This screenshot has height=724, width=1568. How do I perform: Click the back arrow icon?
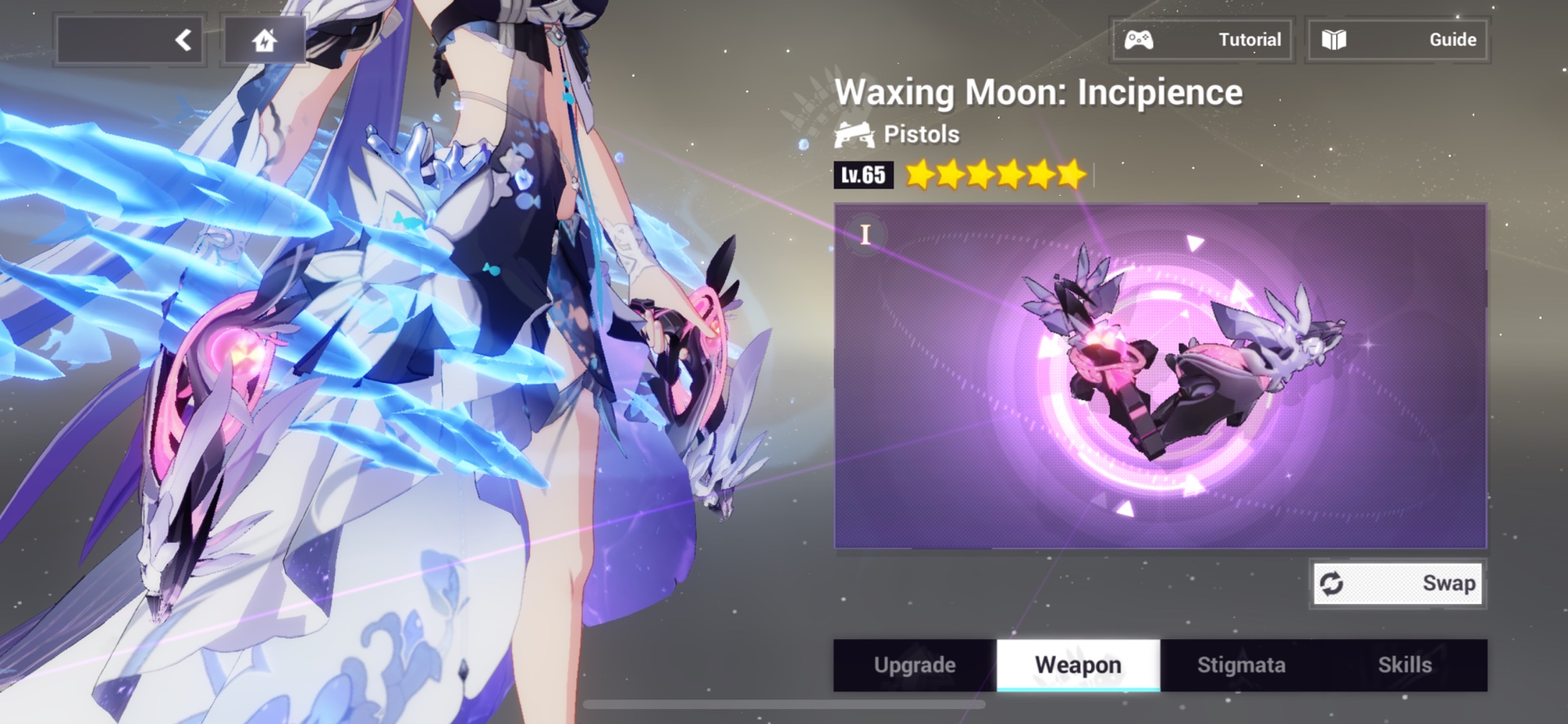point(183,38)
